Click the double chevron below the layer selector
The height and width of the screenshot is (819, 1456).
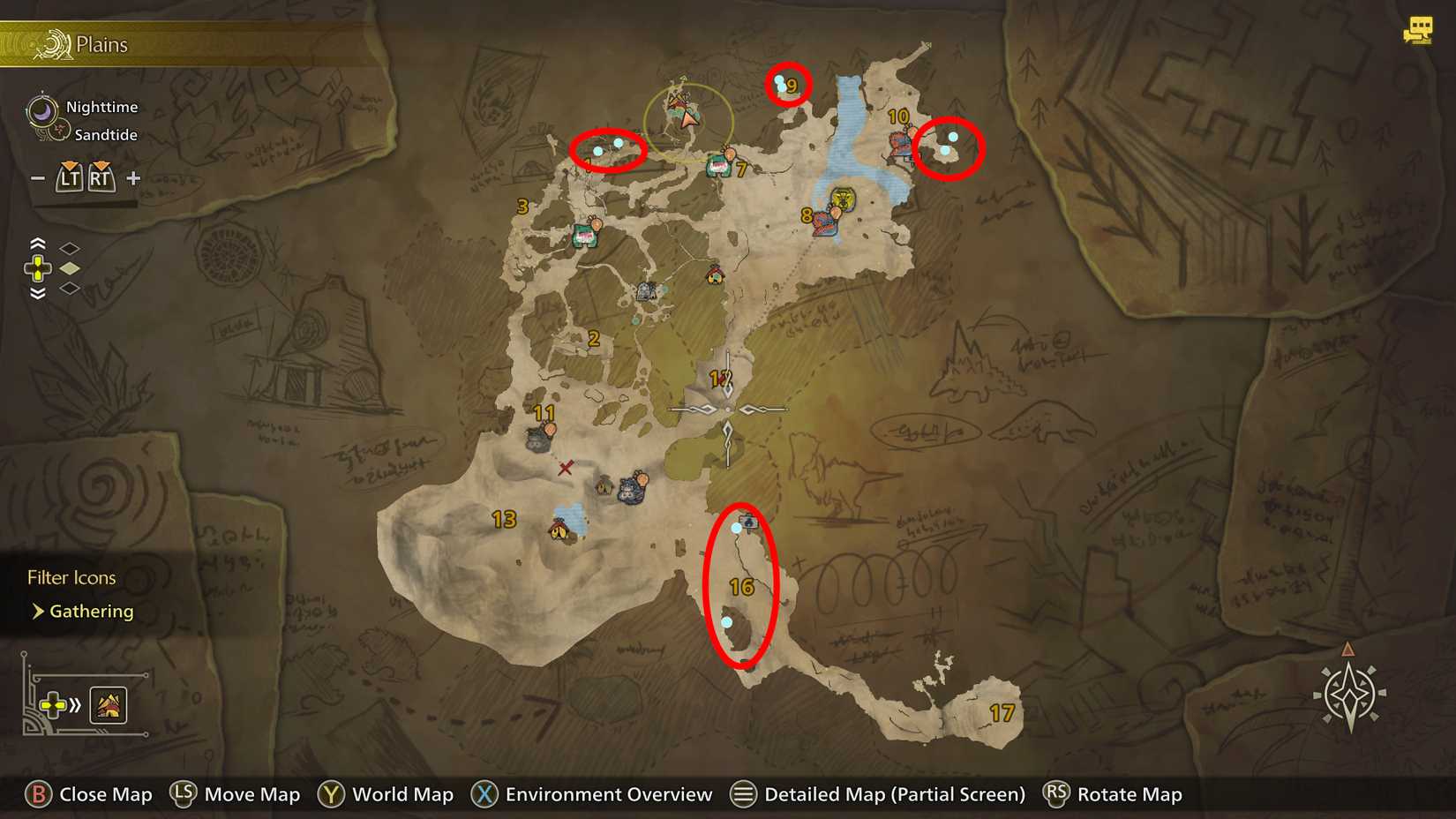37,295
